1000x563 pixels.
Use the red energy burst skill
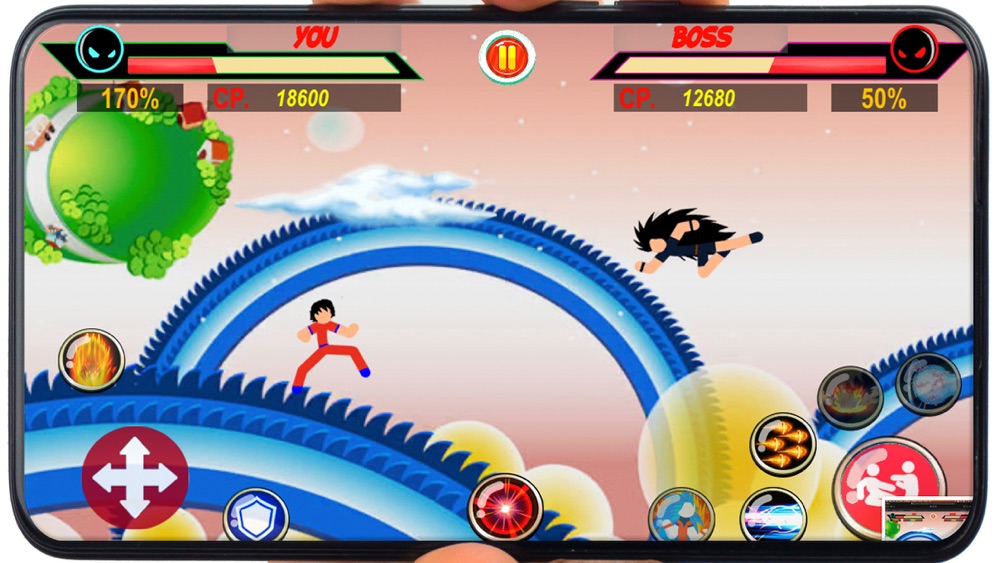505,507
